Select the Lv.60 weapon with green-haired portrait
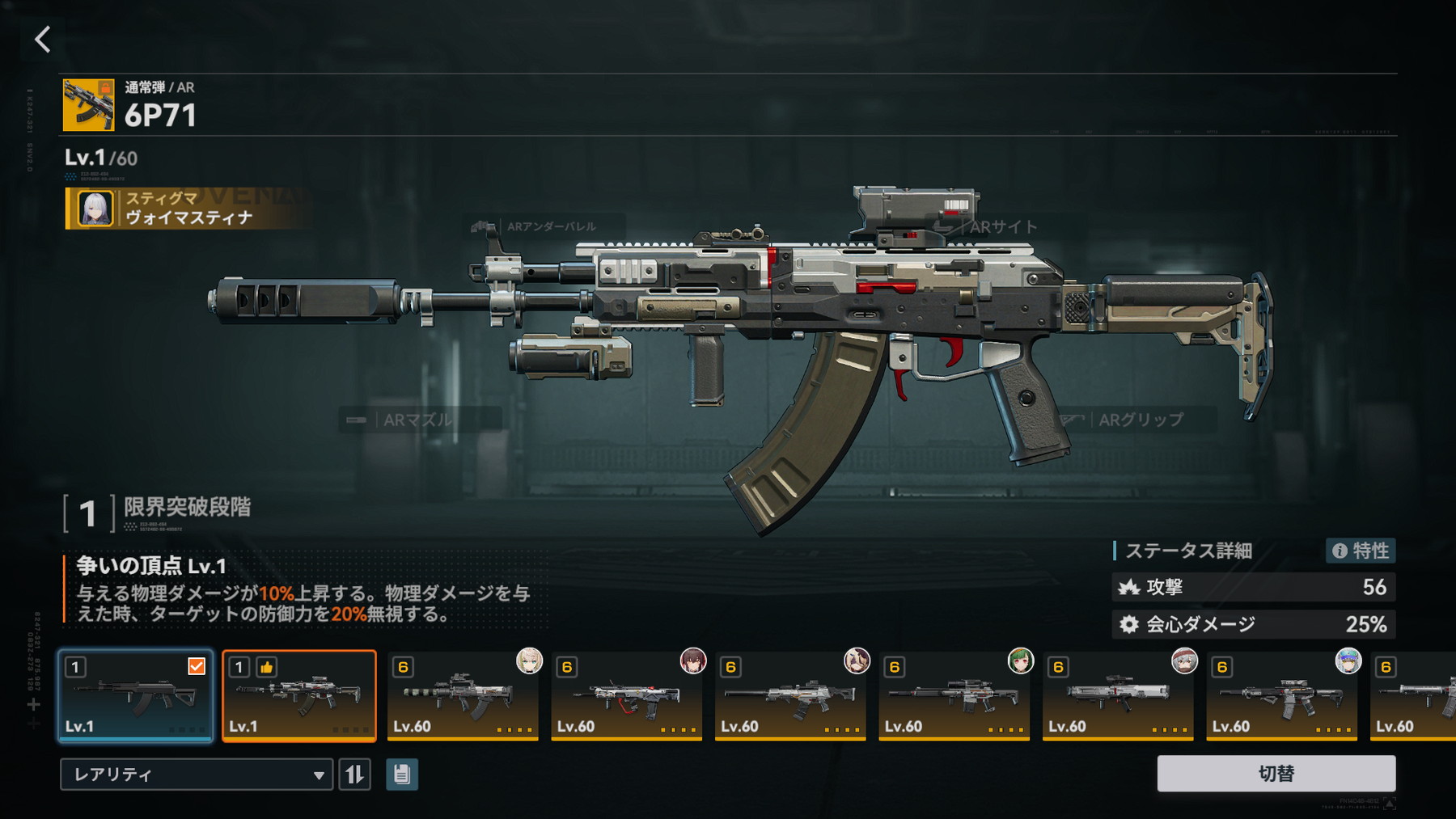 [954, 696]
